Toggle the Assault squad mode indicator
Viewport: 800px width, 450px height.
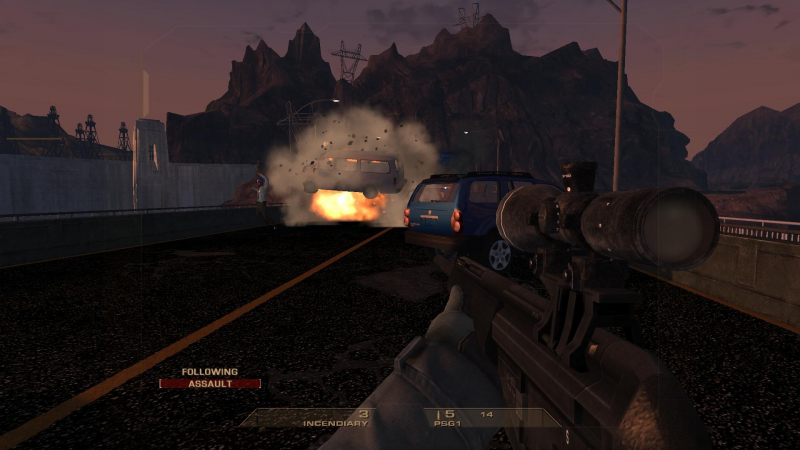(210, 383)
